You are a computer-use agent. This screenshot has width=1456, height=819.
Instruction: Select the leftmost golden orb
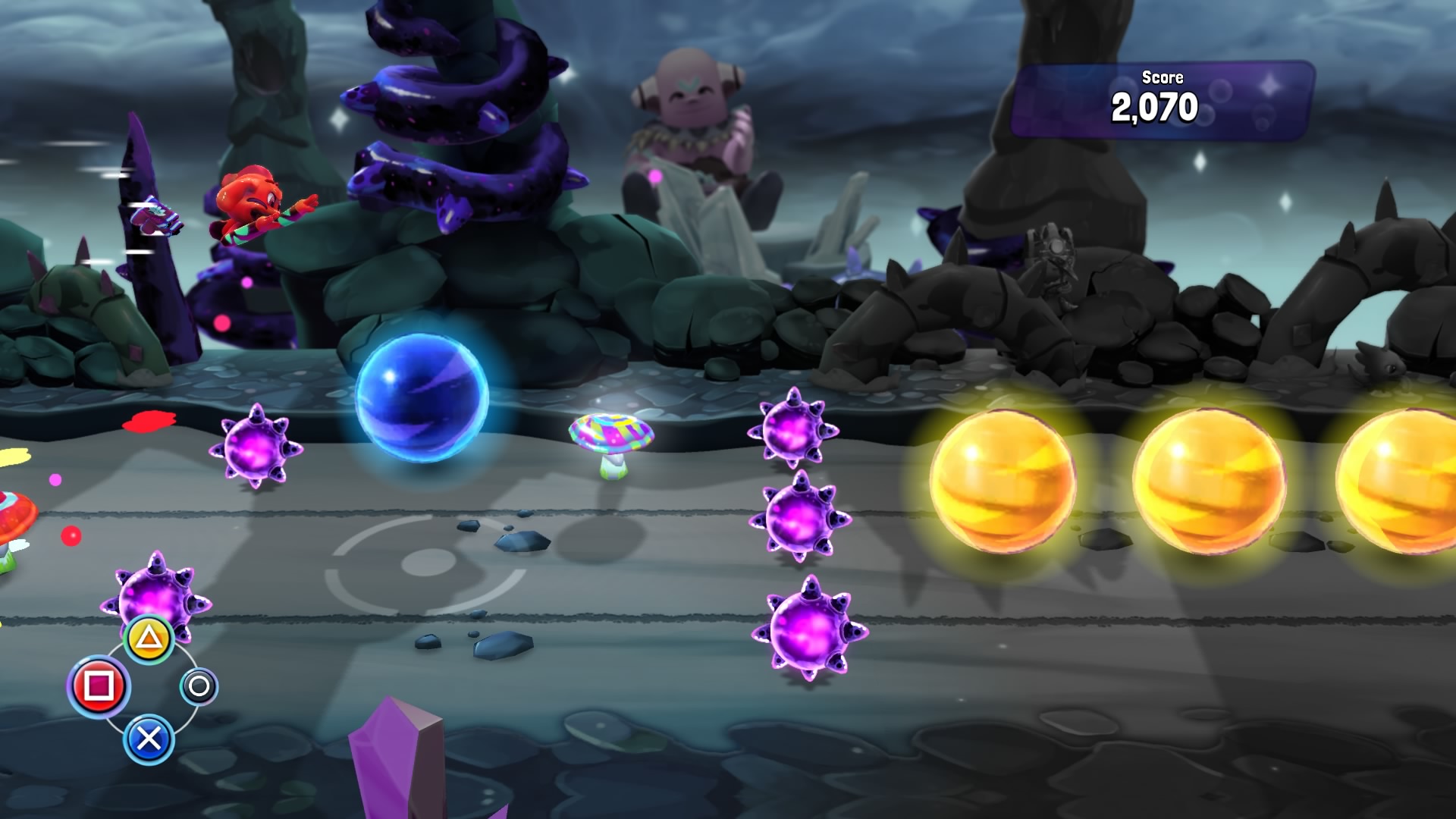1005,482
